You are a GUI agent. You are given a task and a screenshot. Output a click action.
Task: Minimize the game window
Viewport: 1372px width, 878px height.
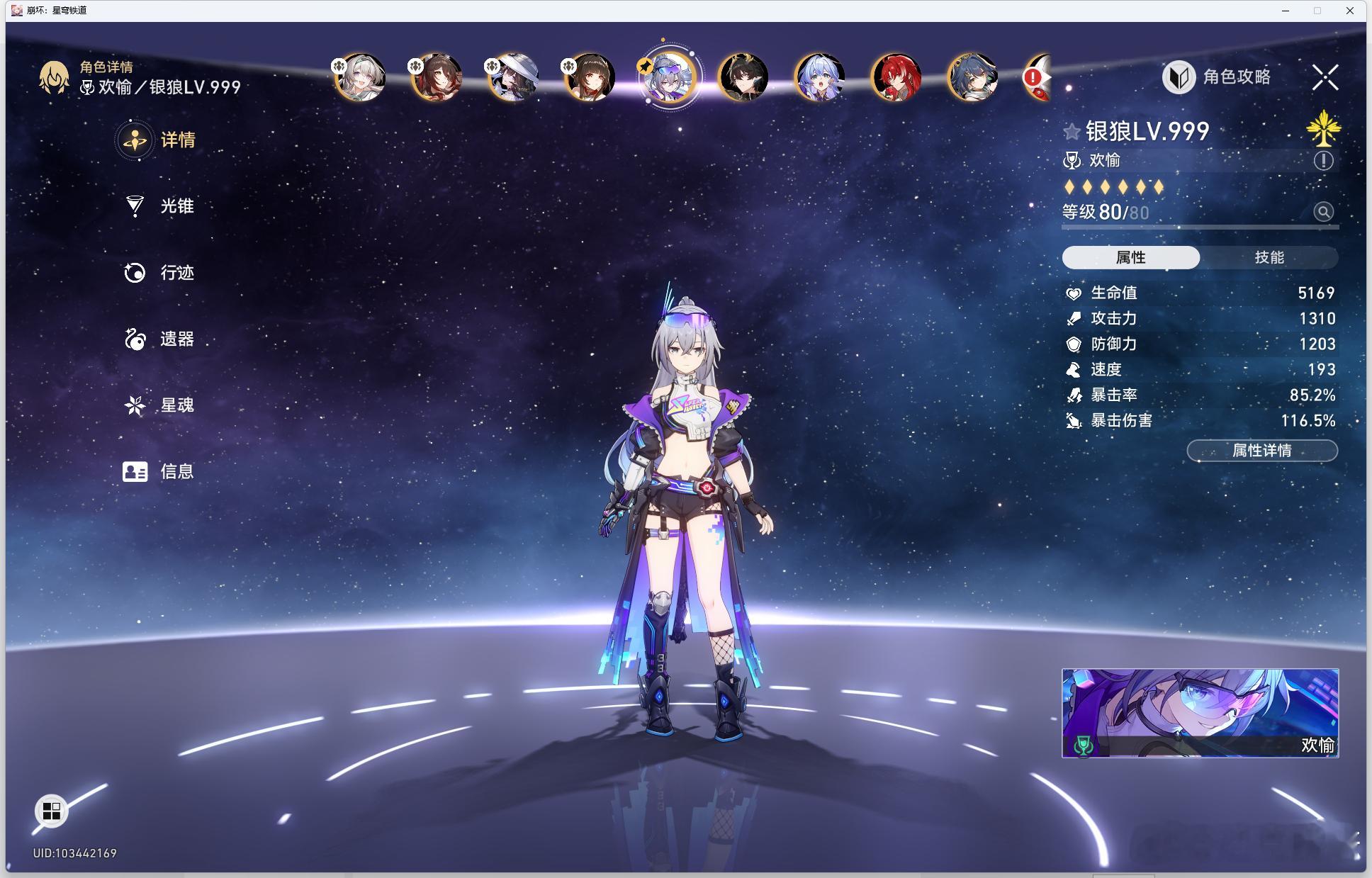[x=1286, y=11]
